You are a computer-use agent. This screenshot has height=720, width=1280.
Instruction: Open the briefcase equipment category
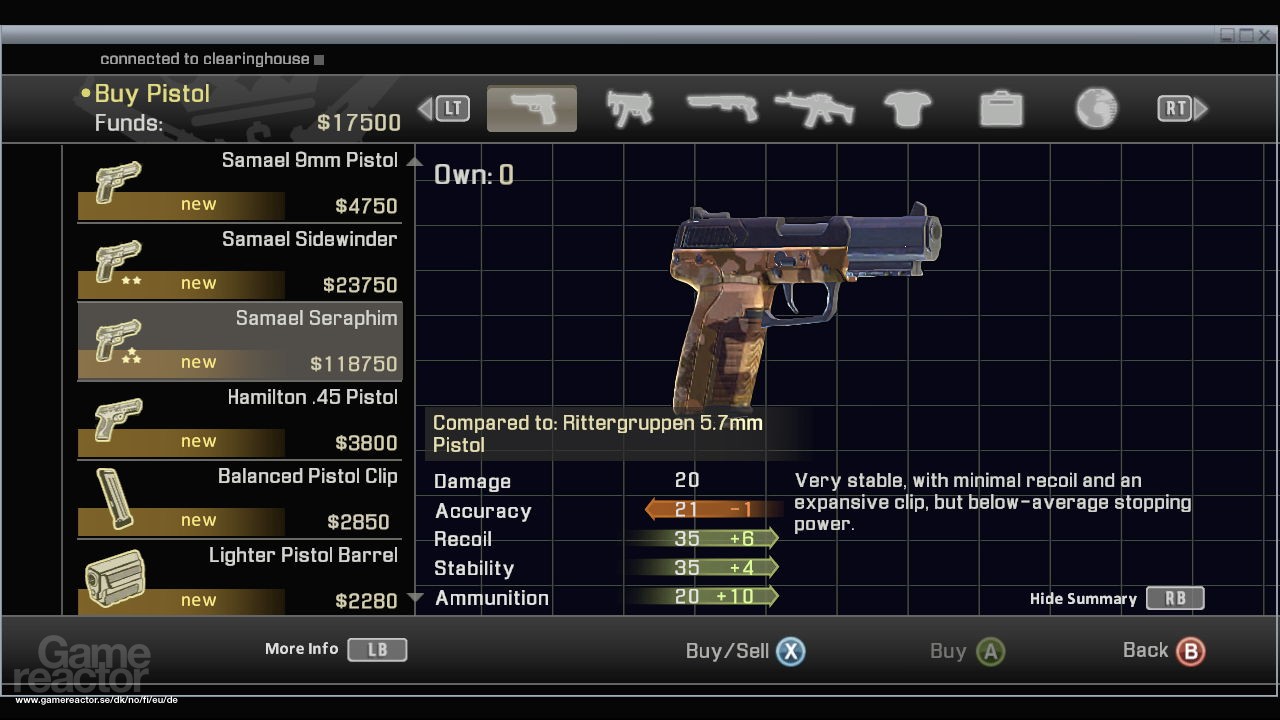click(x=1001, y=108)
